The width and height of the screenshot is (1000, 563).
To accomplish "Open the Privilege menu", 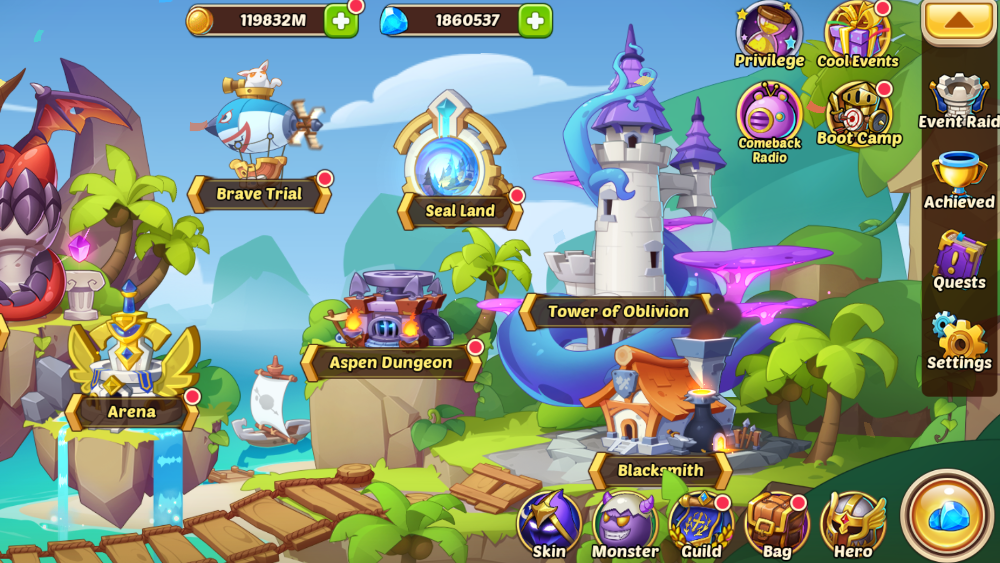I will coord(769,35).
